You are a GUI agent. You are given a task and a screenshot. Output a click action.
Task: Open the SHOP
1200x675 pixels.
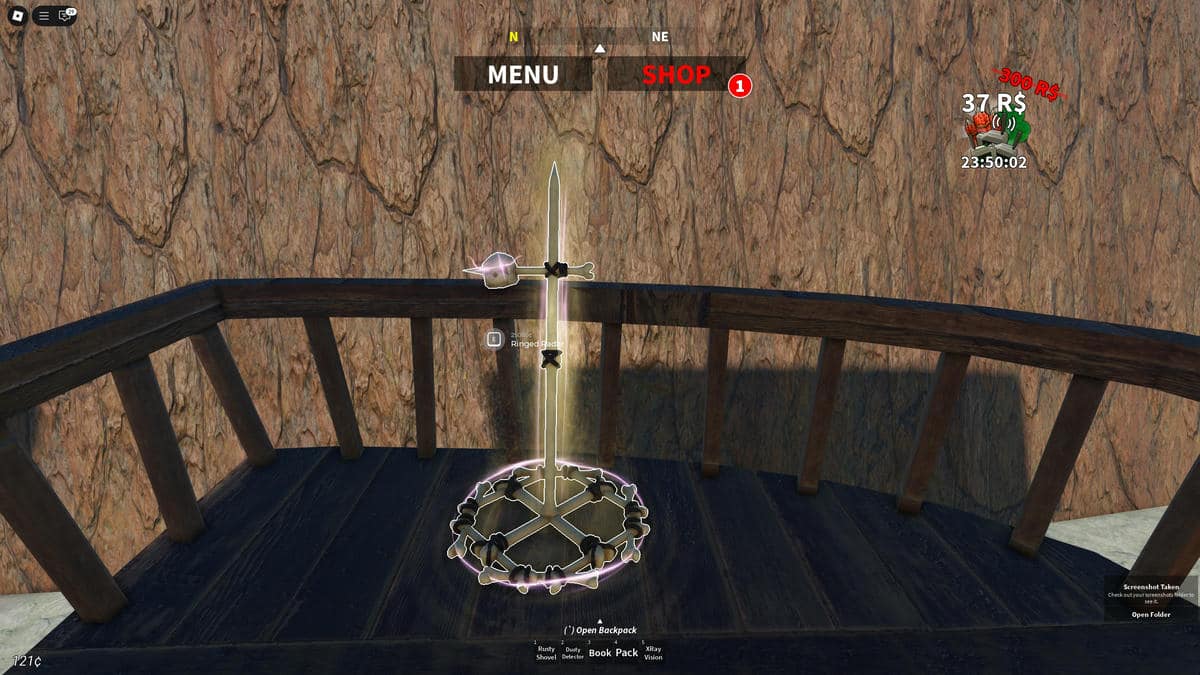click(x=676, y=74)
